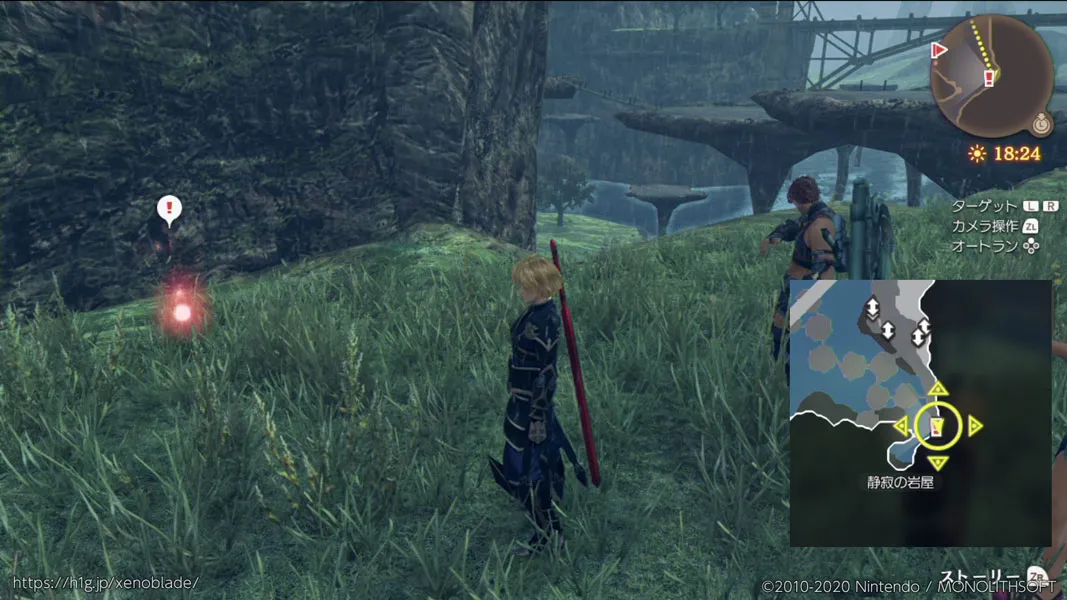Click the yellow up arrow above map marker

pos(937,389)
